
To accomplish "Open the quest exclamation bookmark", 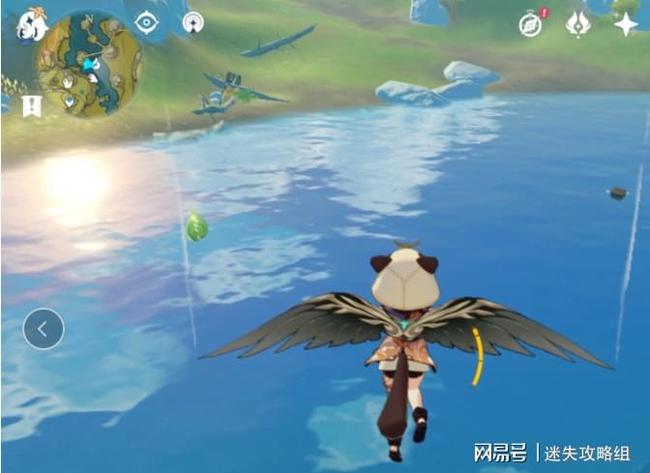I will tap(31, 105).
